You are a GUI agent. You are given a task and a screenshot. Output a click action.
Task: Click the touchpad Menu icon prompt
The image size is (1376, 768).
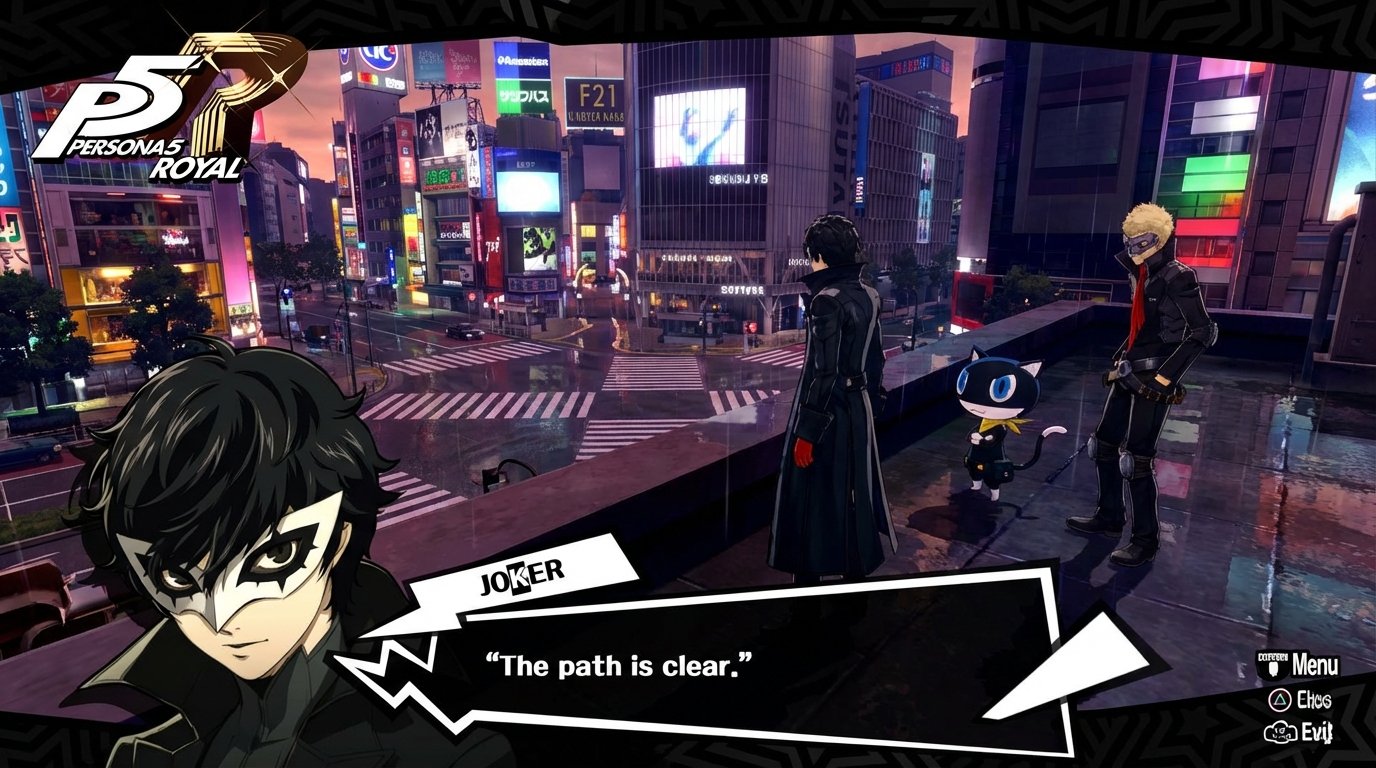(x=1272, y=664)
